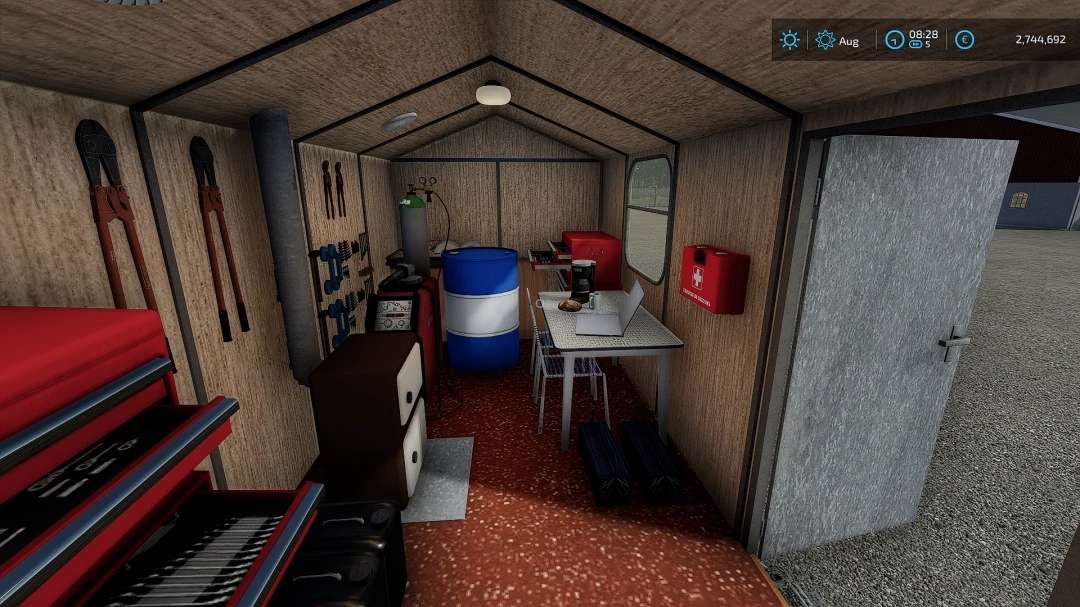
Task: Click the game clock icon
Action: point(895,40)
